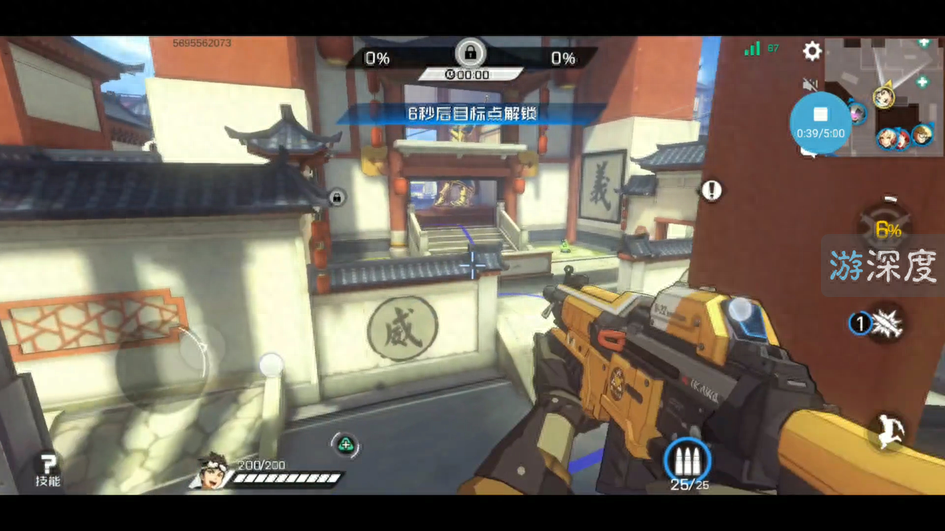
Task: Stop the screen recording at 0:39/5:00
Action: point(821,117)
